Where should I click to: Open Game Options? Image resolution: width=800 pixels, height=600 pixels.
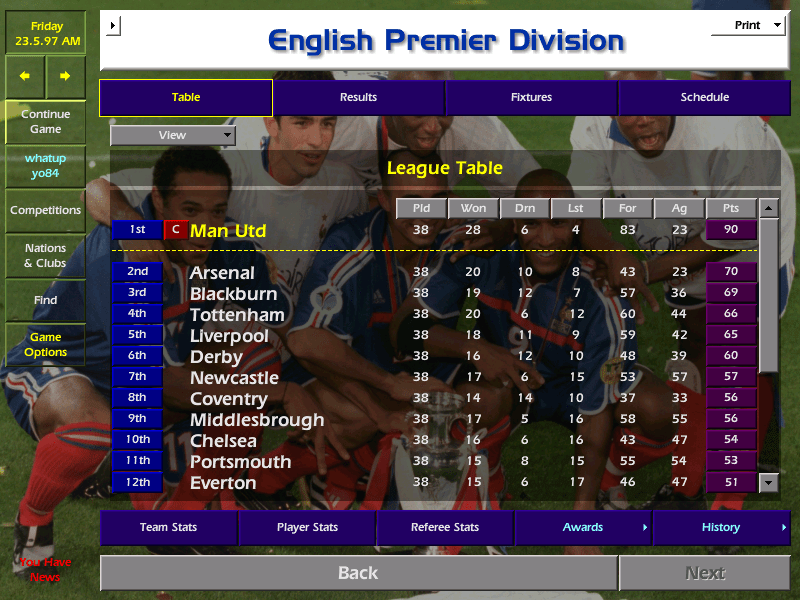click(x=45, y=345)
